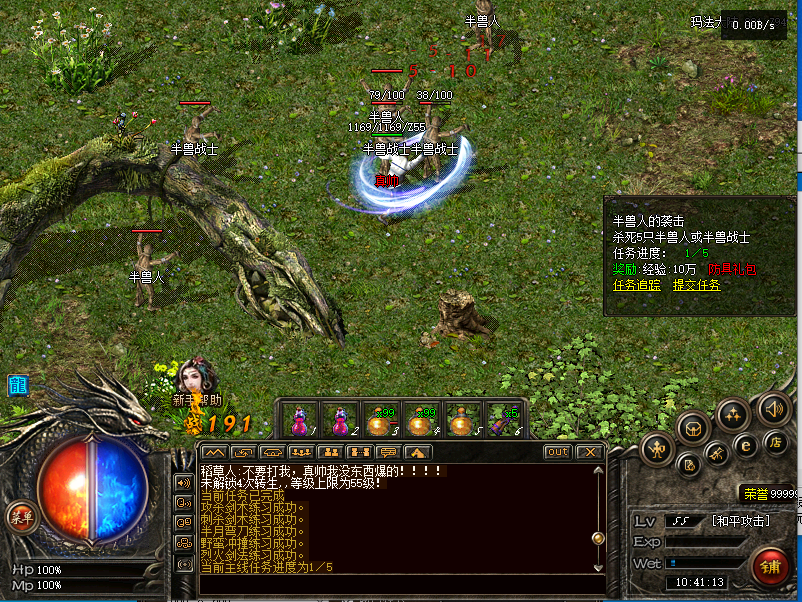Toggle the 和平攻击 attack mode label
This screenshot has height=602, width=802.
coord(740,520)
